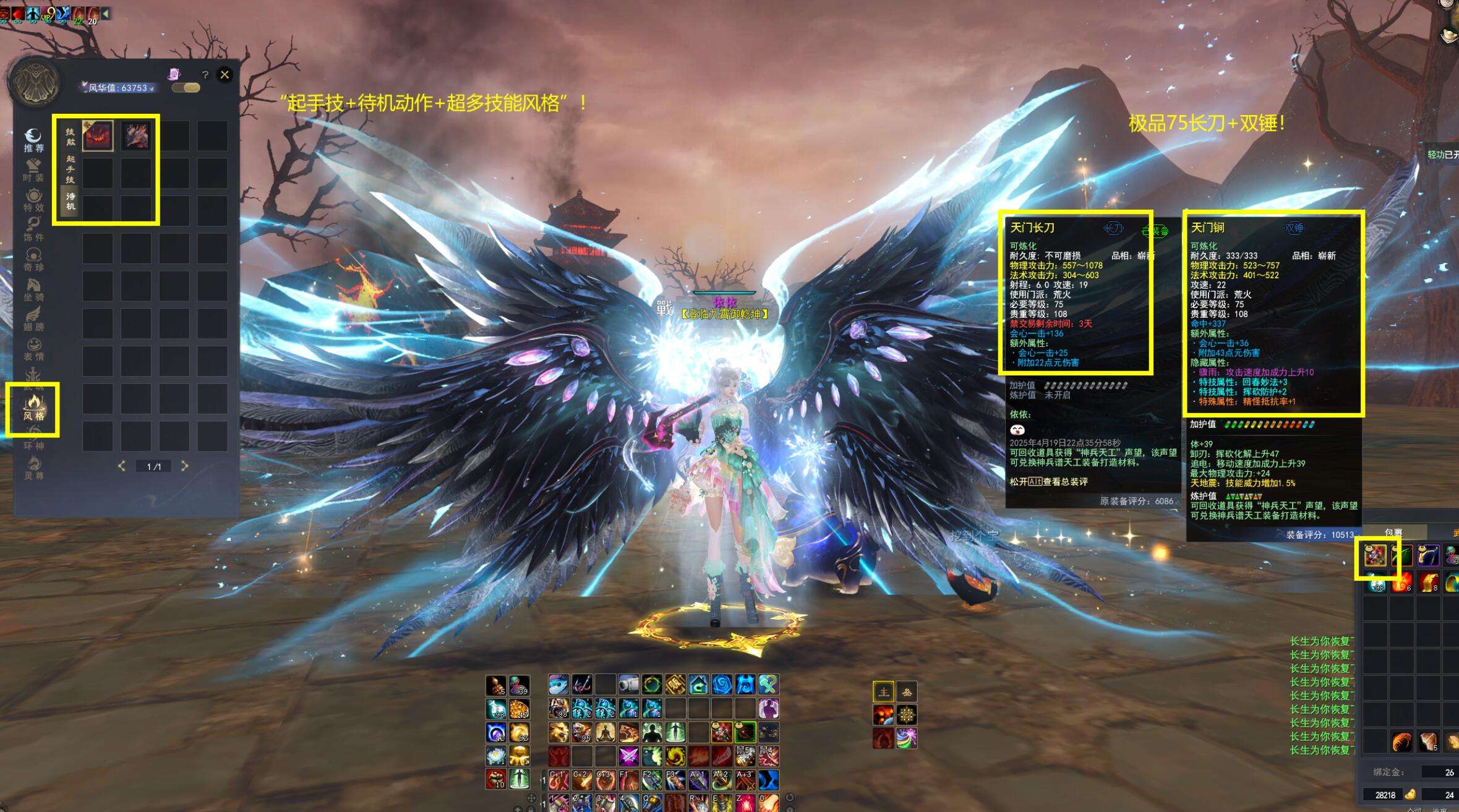Open the question-mark help button
Image resolution: width=1459 pixels, height=812 pixels.
pyautogui.click(x=205, y=75)
